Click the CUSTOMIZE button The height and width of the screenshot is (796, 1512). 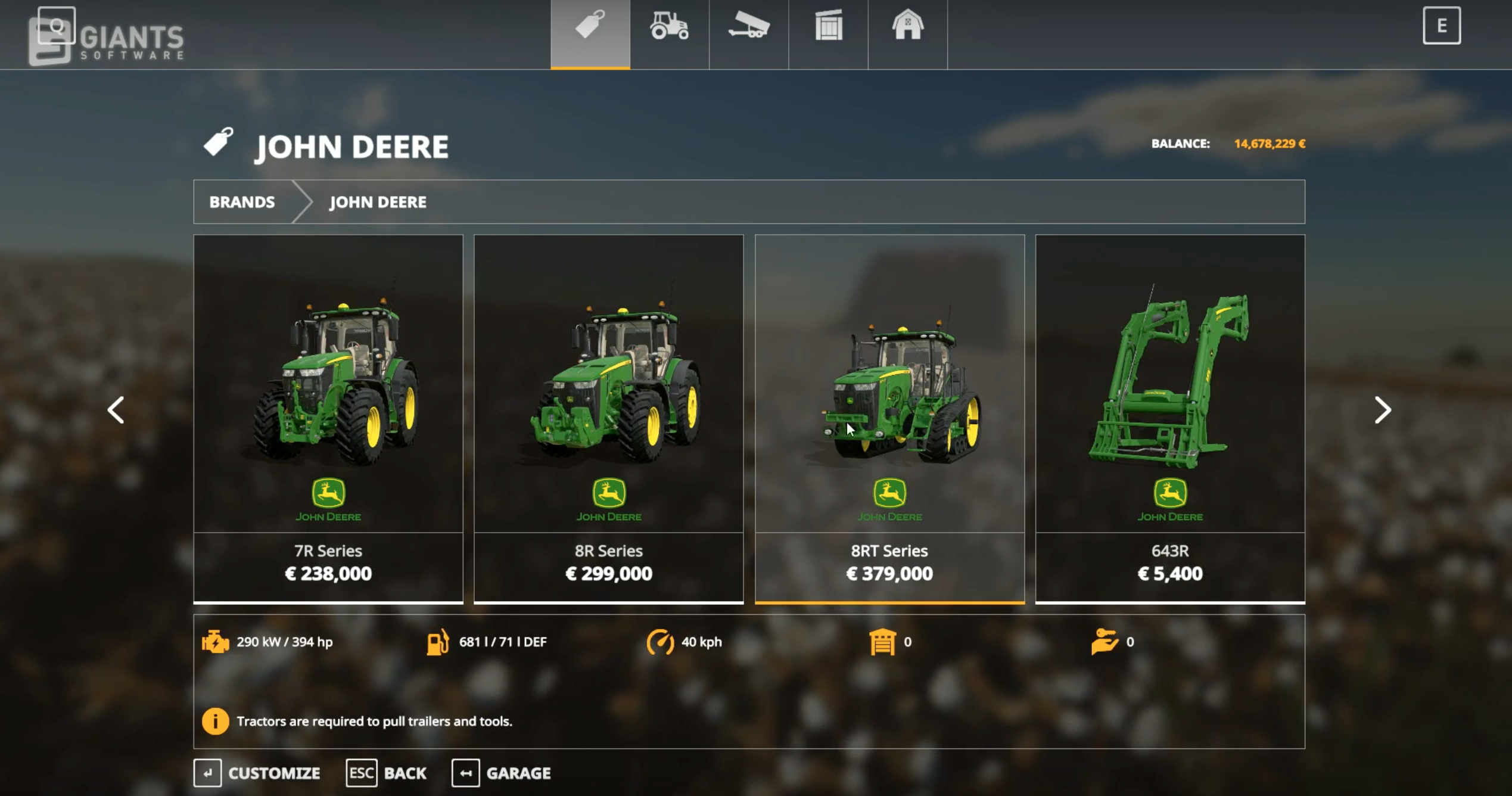point(257,773)
